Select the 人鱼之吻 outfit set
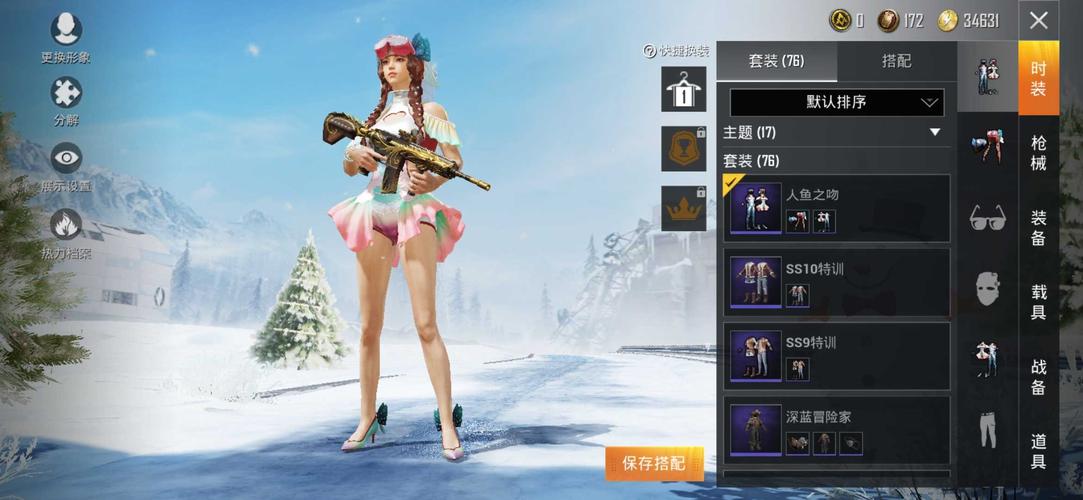Screen dimensions: 1083x500 point(836,208)
